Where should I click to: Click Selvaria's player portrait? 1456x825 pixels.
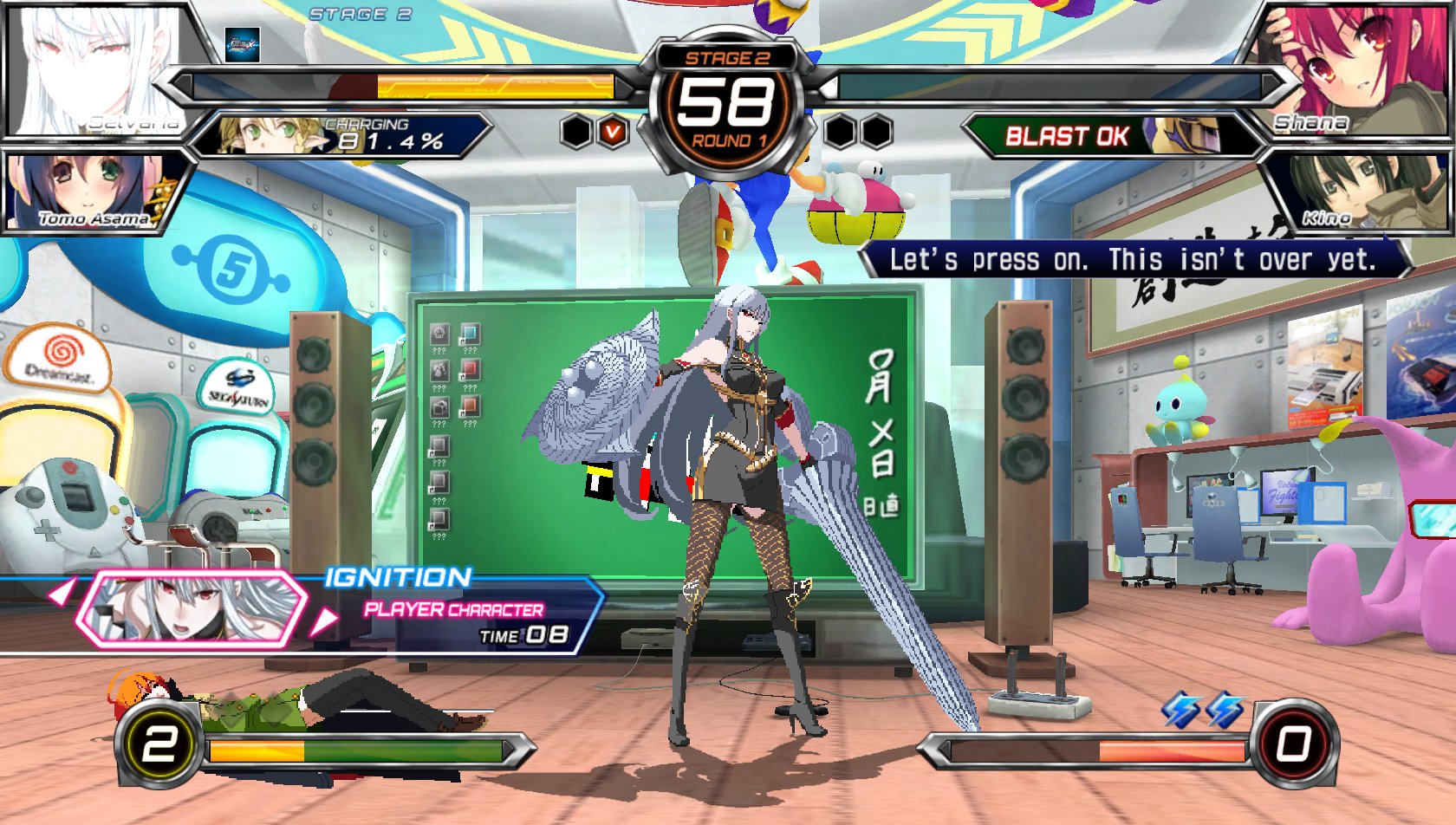95,69
